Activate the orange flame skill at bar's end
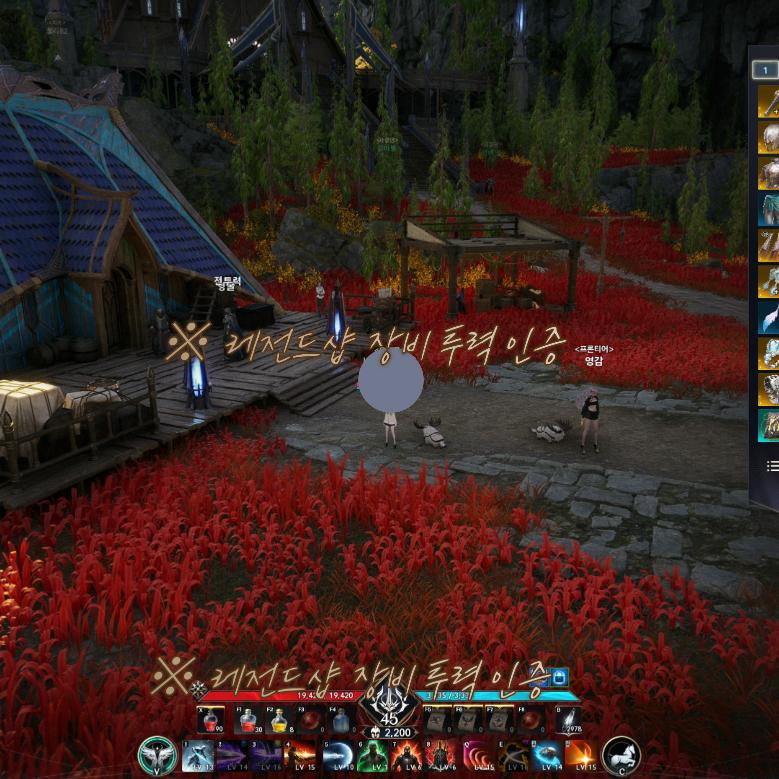This screenshot has width=779, height=779. (x=581, y=755)
